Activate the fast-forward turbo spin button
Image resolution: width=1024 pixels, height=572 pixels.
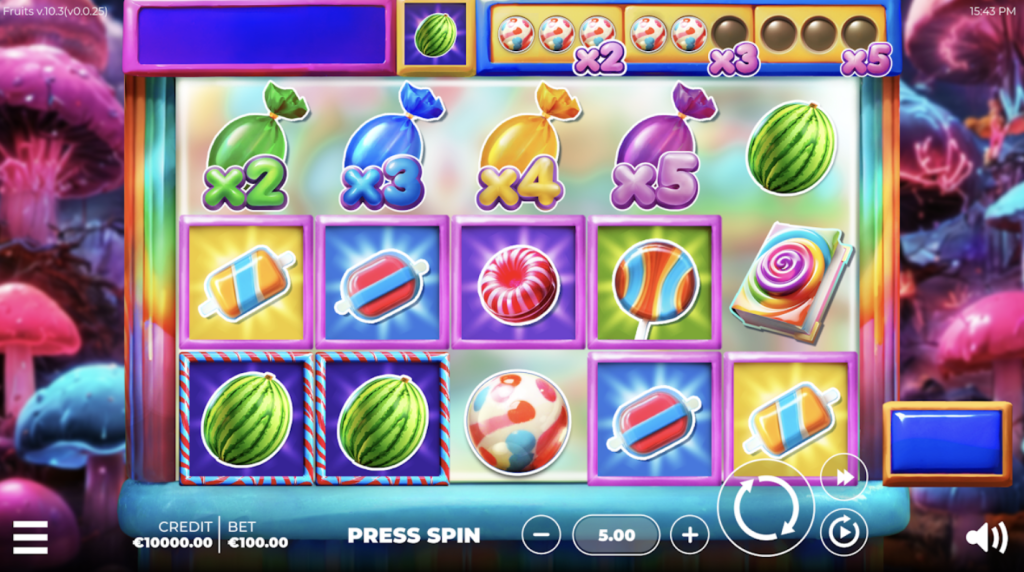coord(844,477)
